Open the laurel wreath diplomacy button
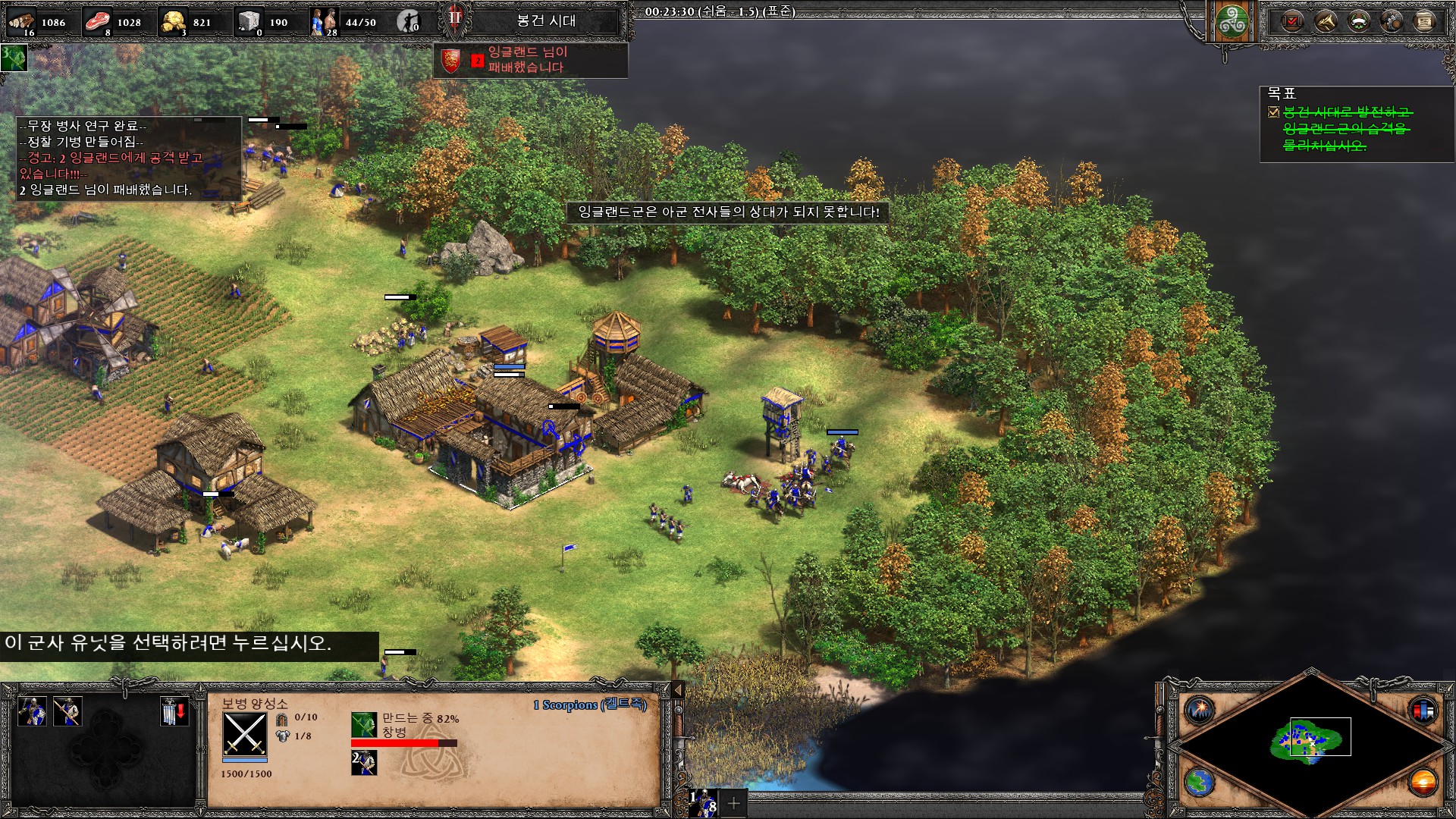Image resolution: width=1456 pixels, height=819 pixels. tap(1359, 21)
